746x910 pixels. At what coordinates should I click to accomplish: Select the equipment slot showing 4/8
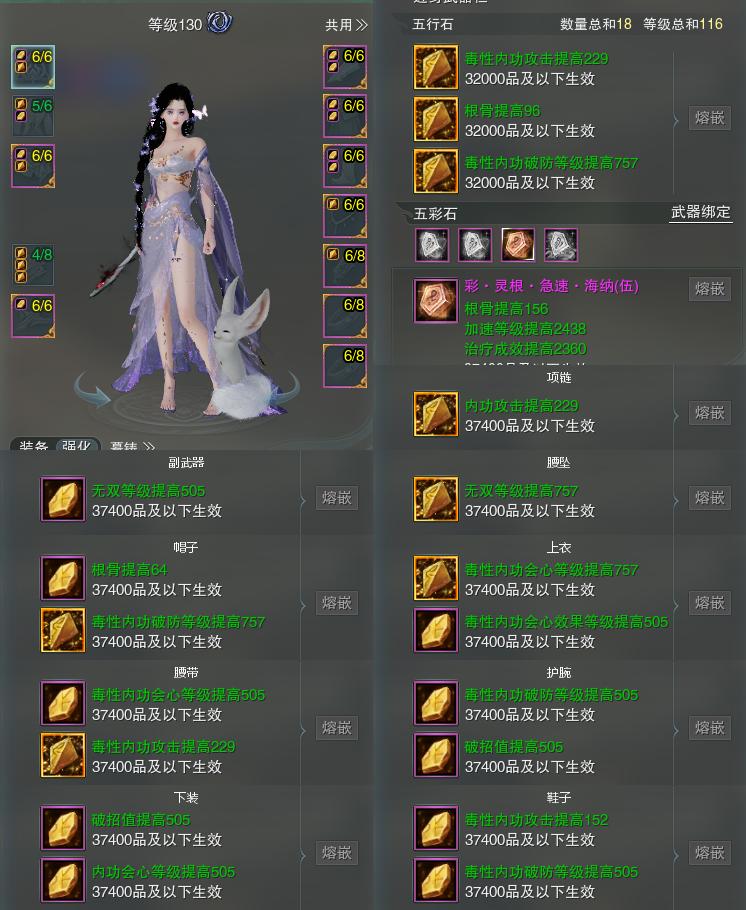(x=33, y=265)
